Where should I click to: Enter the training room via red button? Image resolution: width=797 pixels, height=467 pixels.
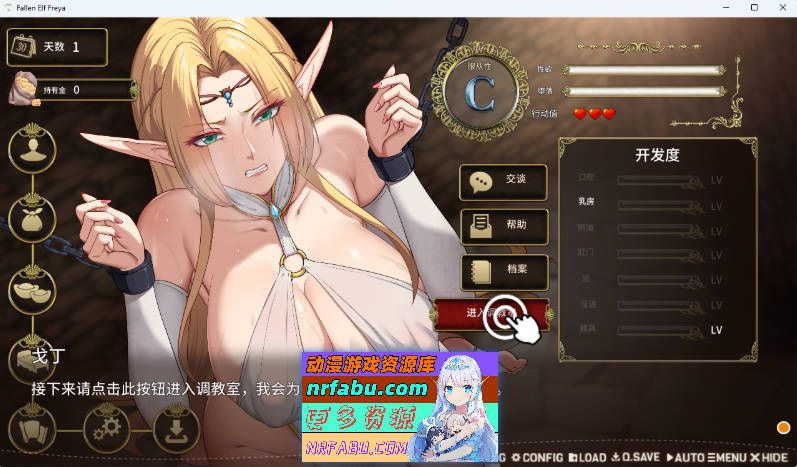[x=491, y=314]
